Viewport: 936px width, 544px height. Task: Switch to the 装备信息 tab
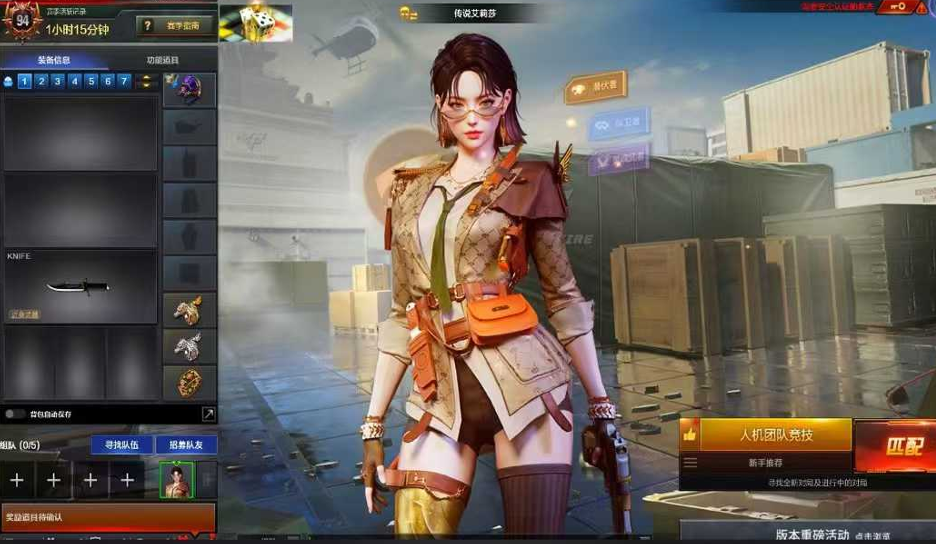[x=54, y=60]
